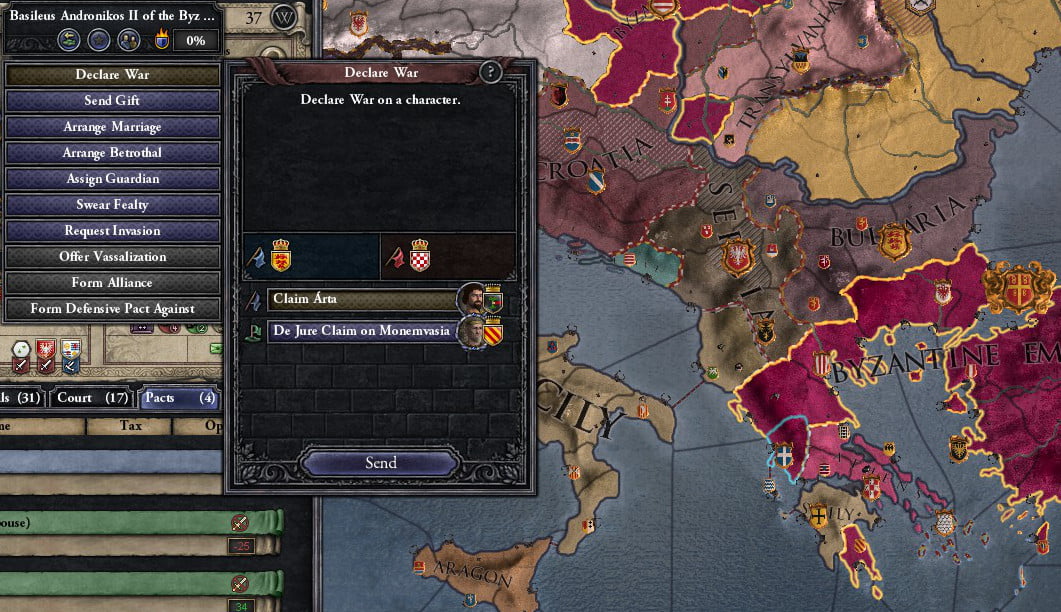Image resolution: width=1061 pixels, height=612 pixels.
Task: Select Arrange Betrothal
Action: click(x=112, y=153)
